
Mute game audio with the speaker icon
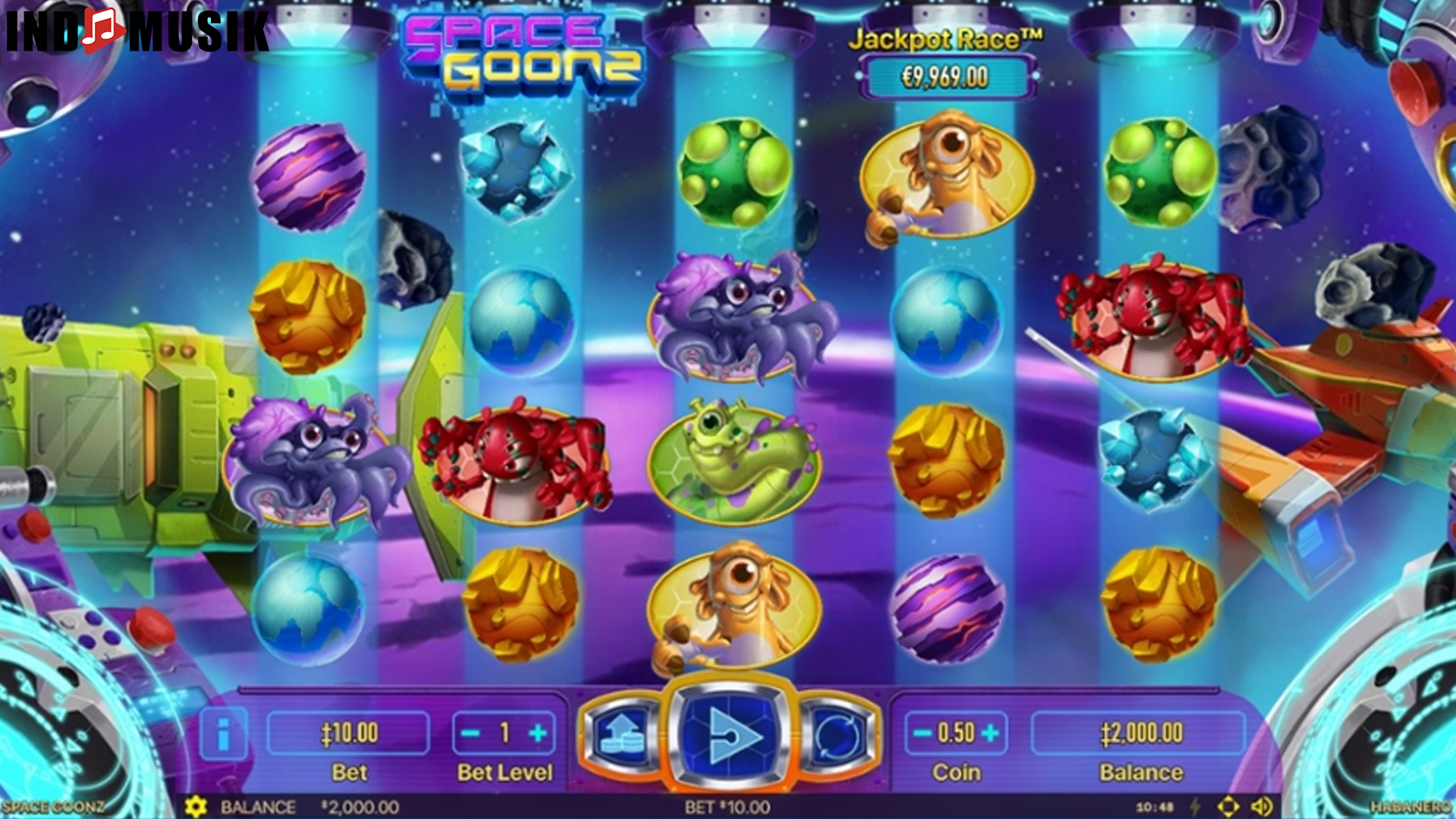pos(1263,807)
